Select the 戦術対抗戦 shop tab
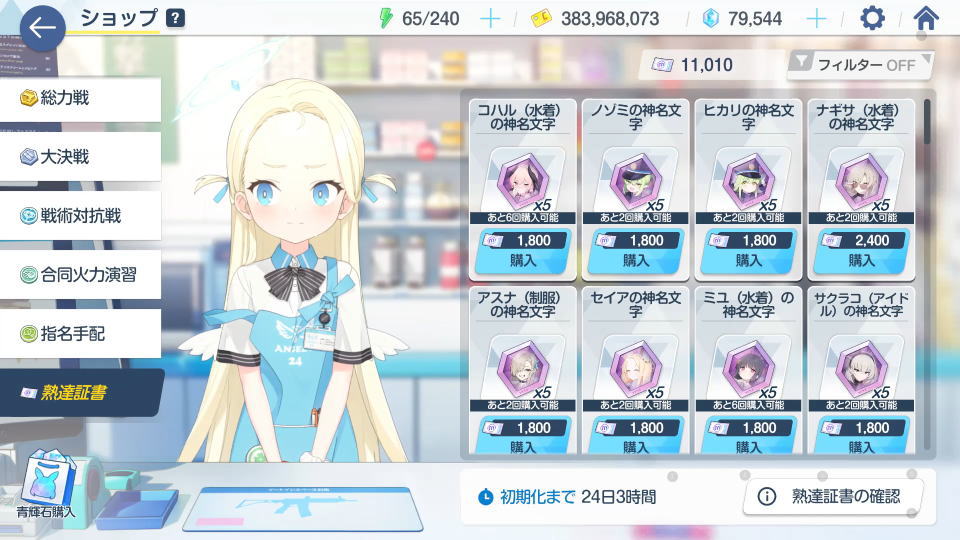 point(80,215)
